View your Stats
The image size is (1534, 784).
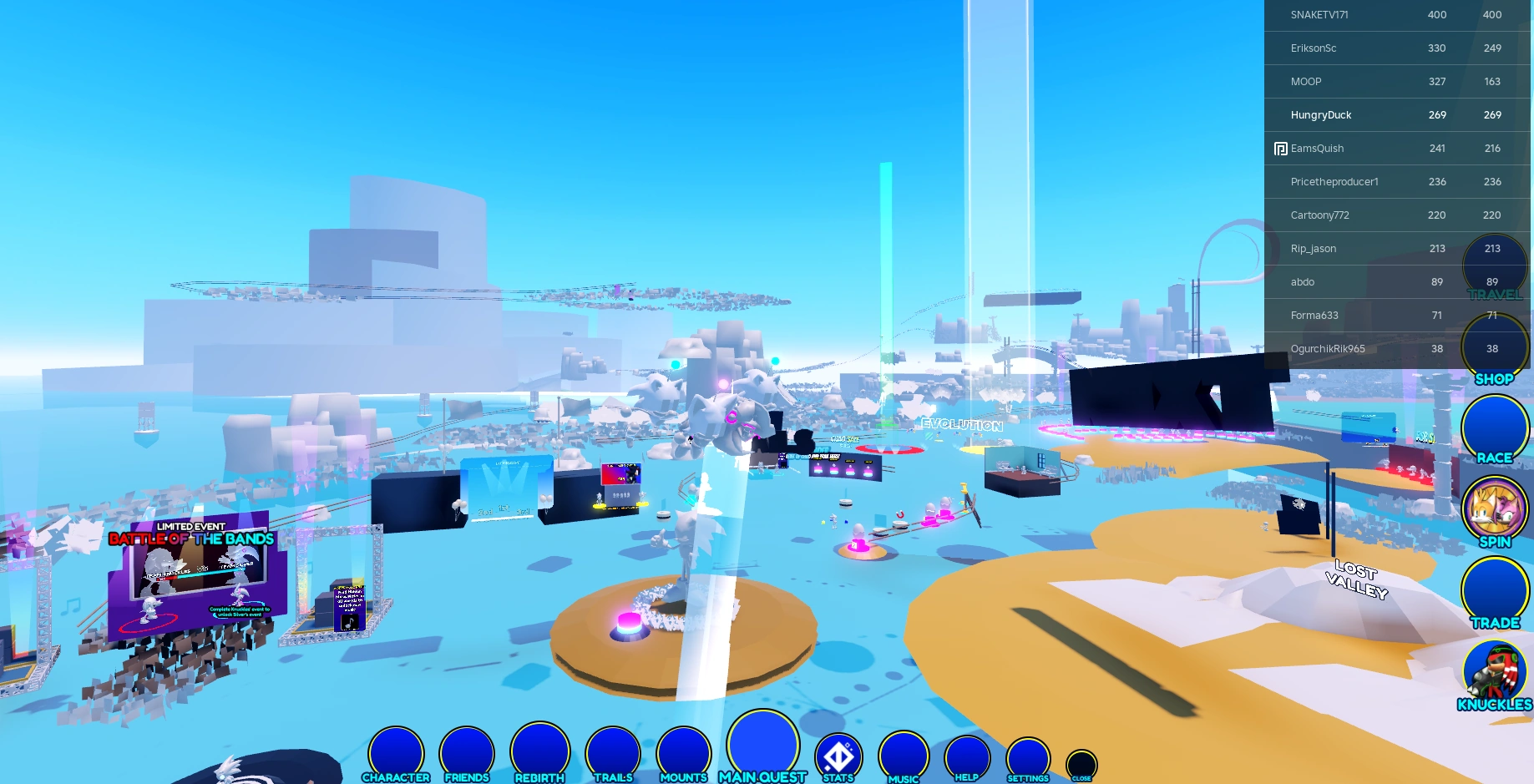click(x=838, y=756)
